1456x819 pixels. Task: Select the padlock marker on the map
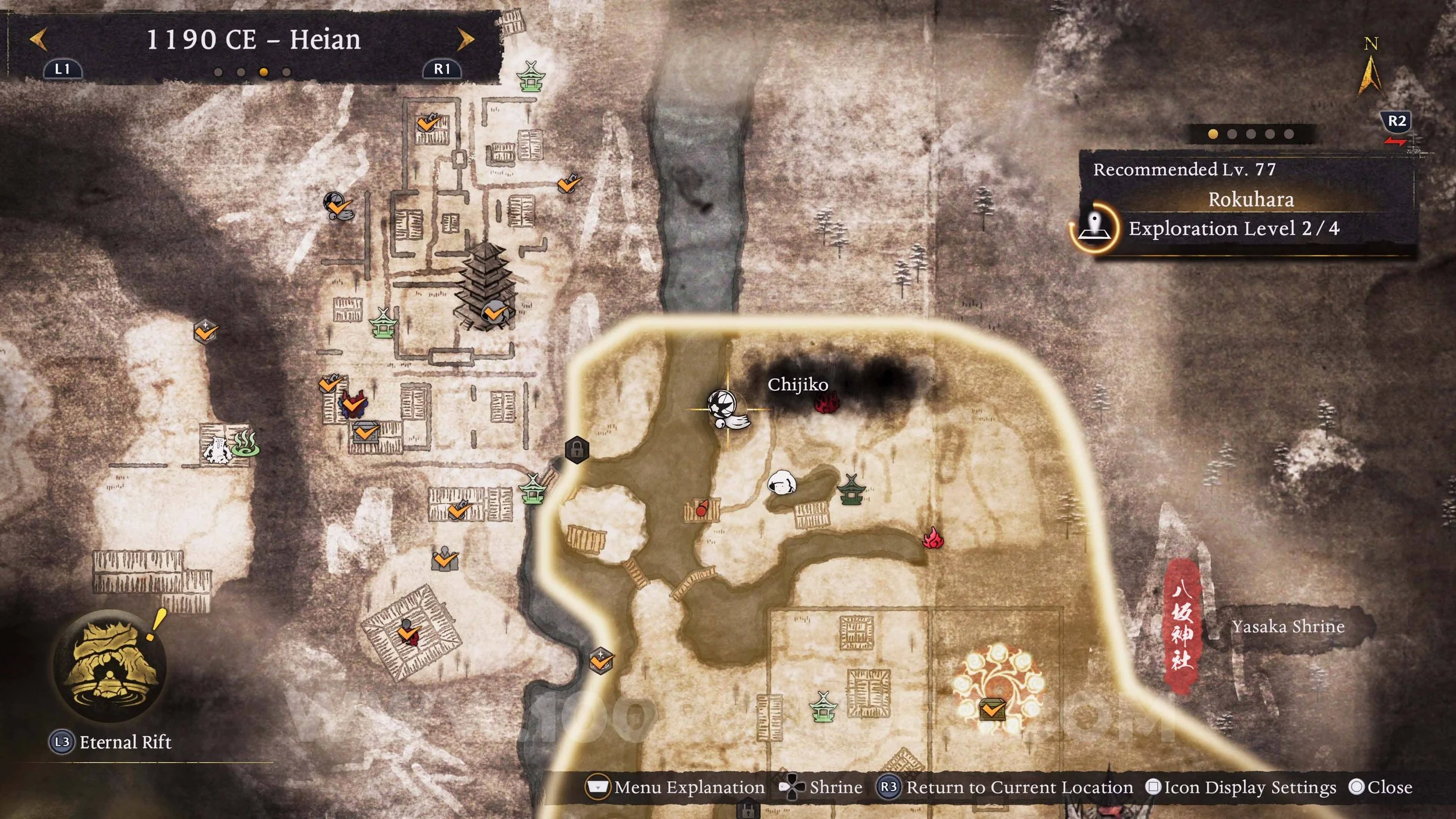(x=577, y=449)
